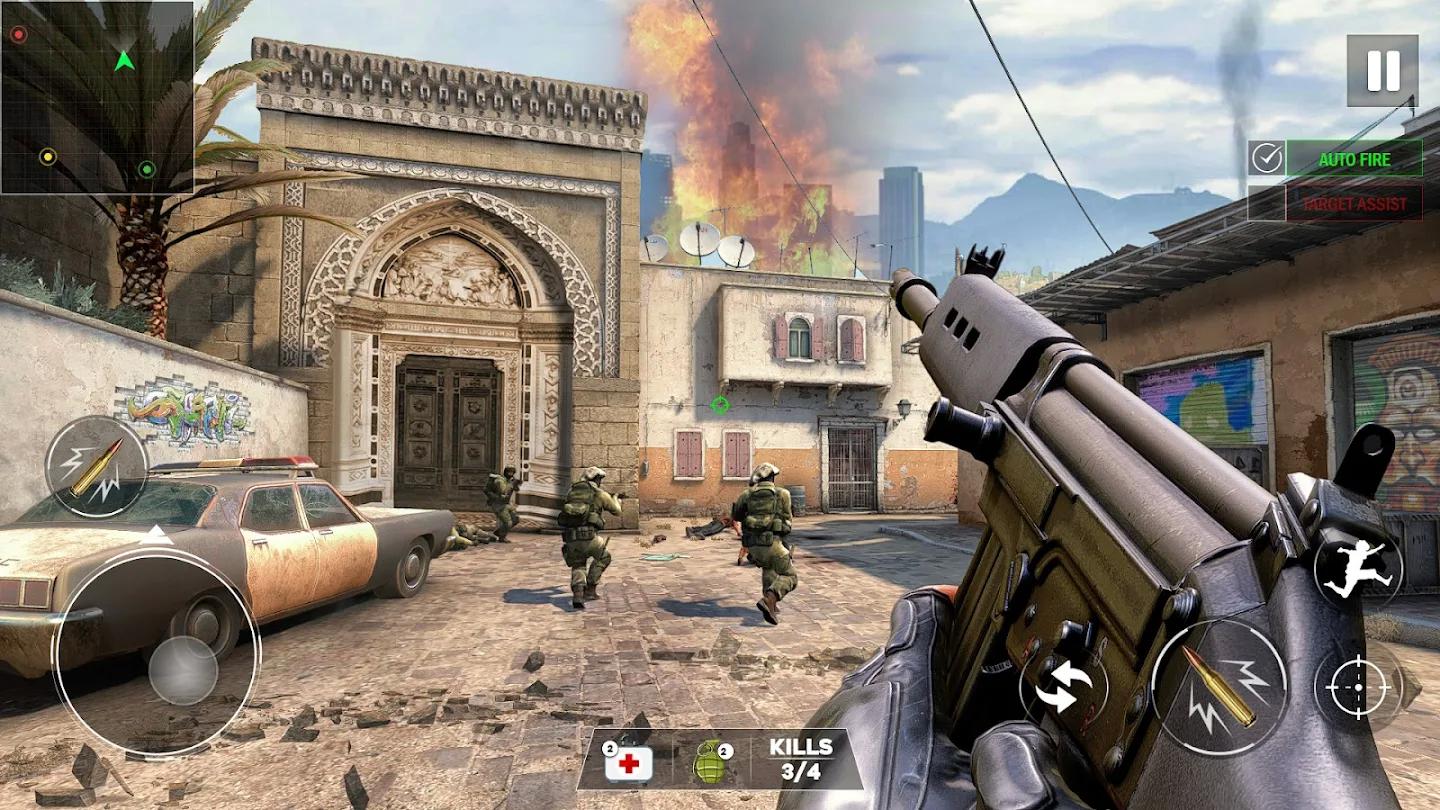This screenshot has width=1440, height=810.
Task: Pause the game with the pause icon
Action: tap(1381, 68)
